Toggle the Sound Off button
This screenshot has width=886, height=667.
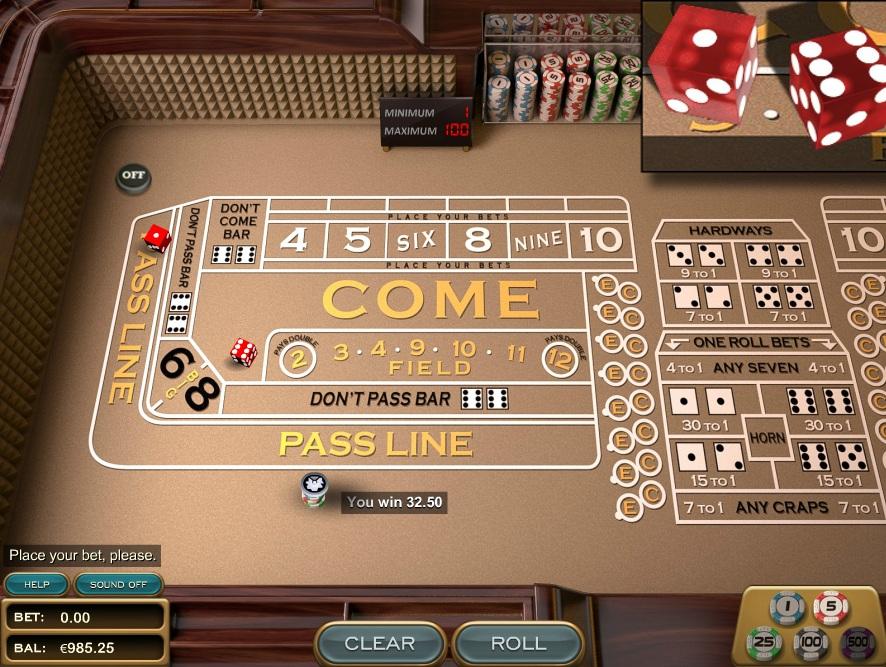[118, 584]
